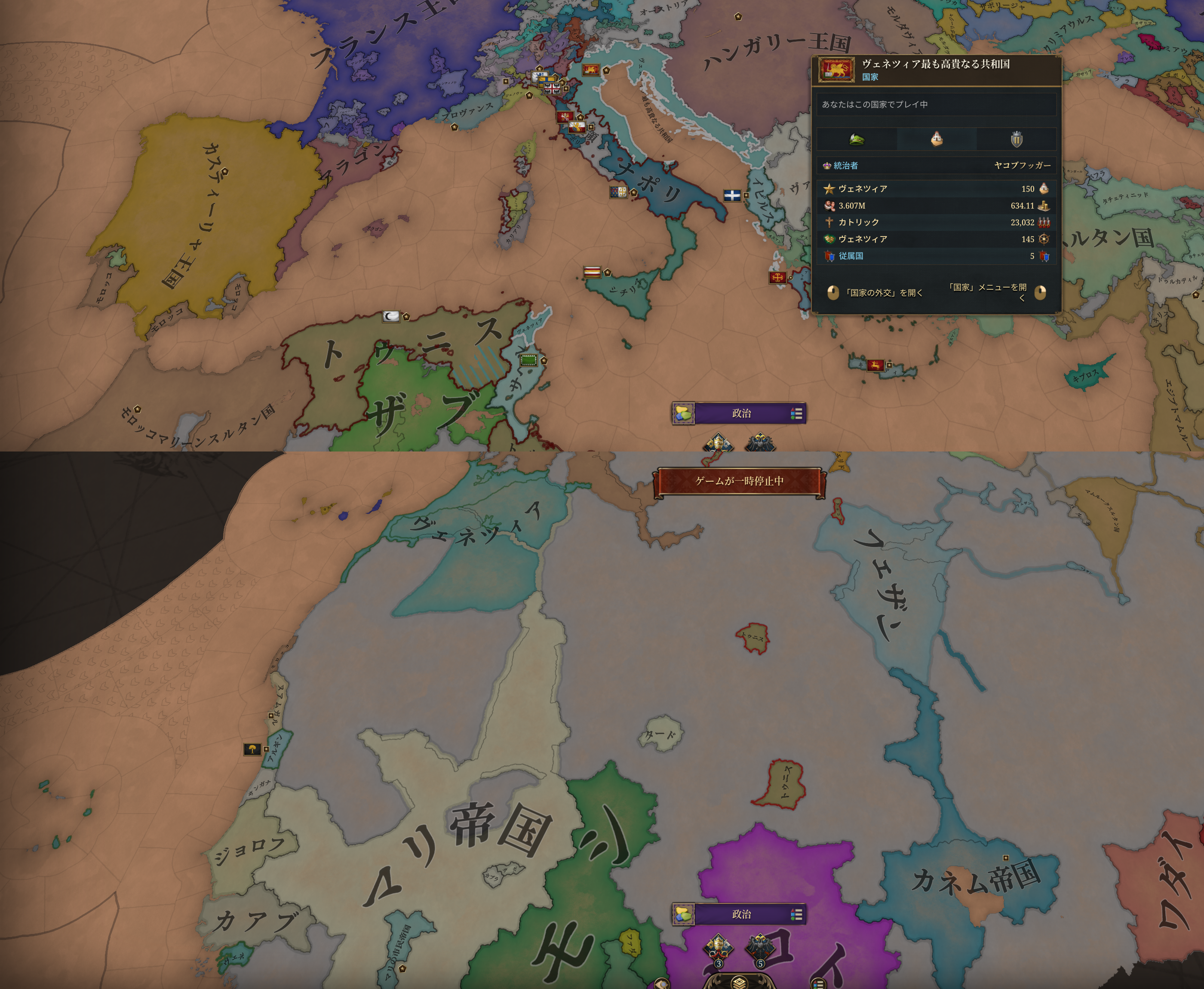Select the green flag marker by Tunisian coast

528,361
